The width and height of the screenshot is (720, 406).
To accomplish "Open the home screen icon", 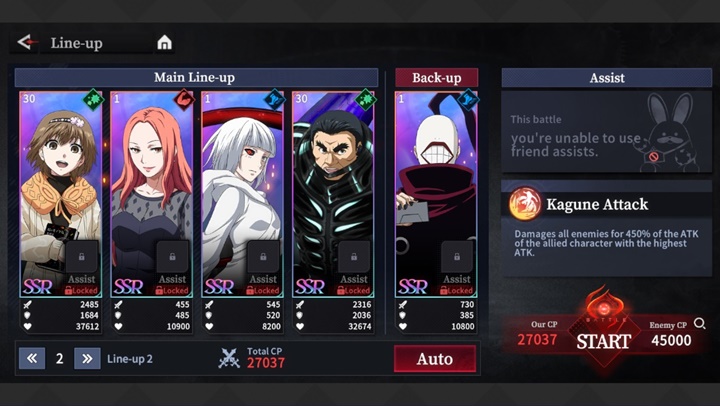I will click(x=164, y=42).
